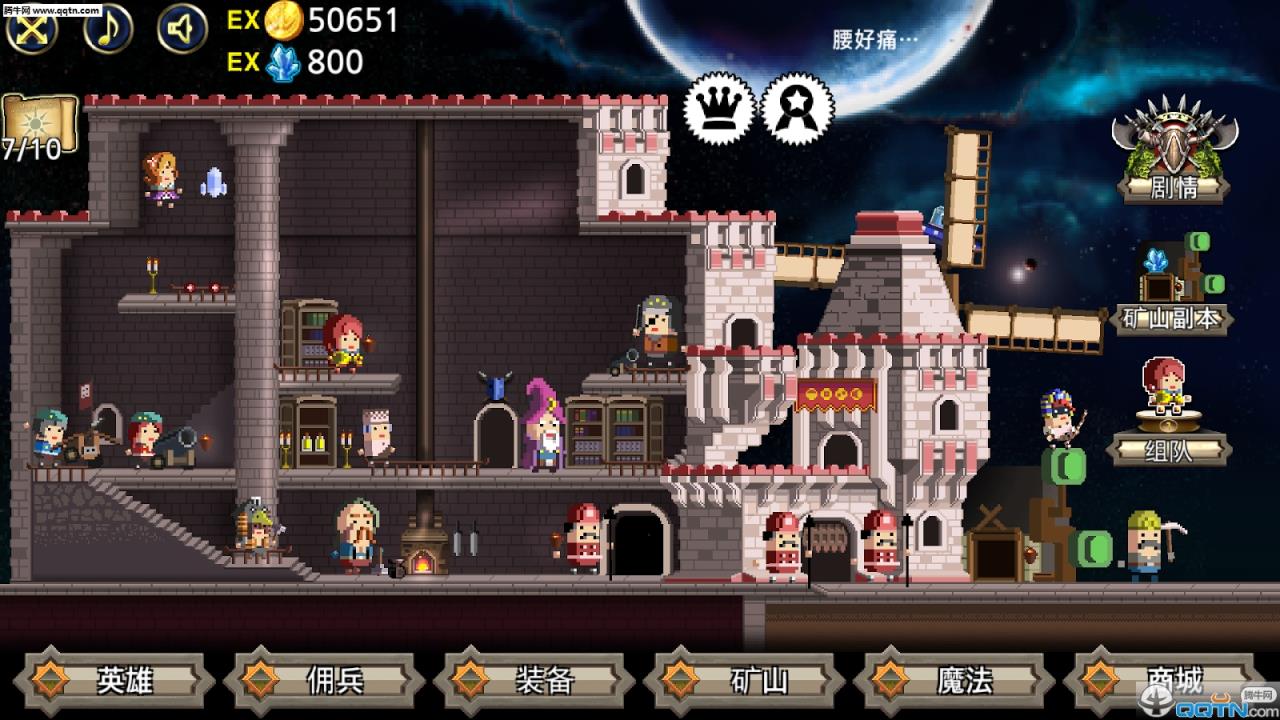Image resolution: width=1280 pixels, height=720 pixels.
Task: Open the 佣兵 mercenaries menu
Action: [x=328, y=680]
